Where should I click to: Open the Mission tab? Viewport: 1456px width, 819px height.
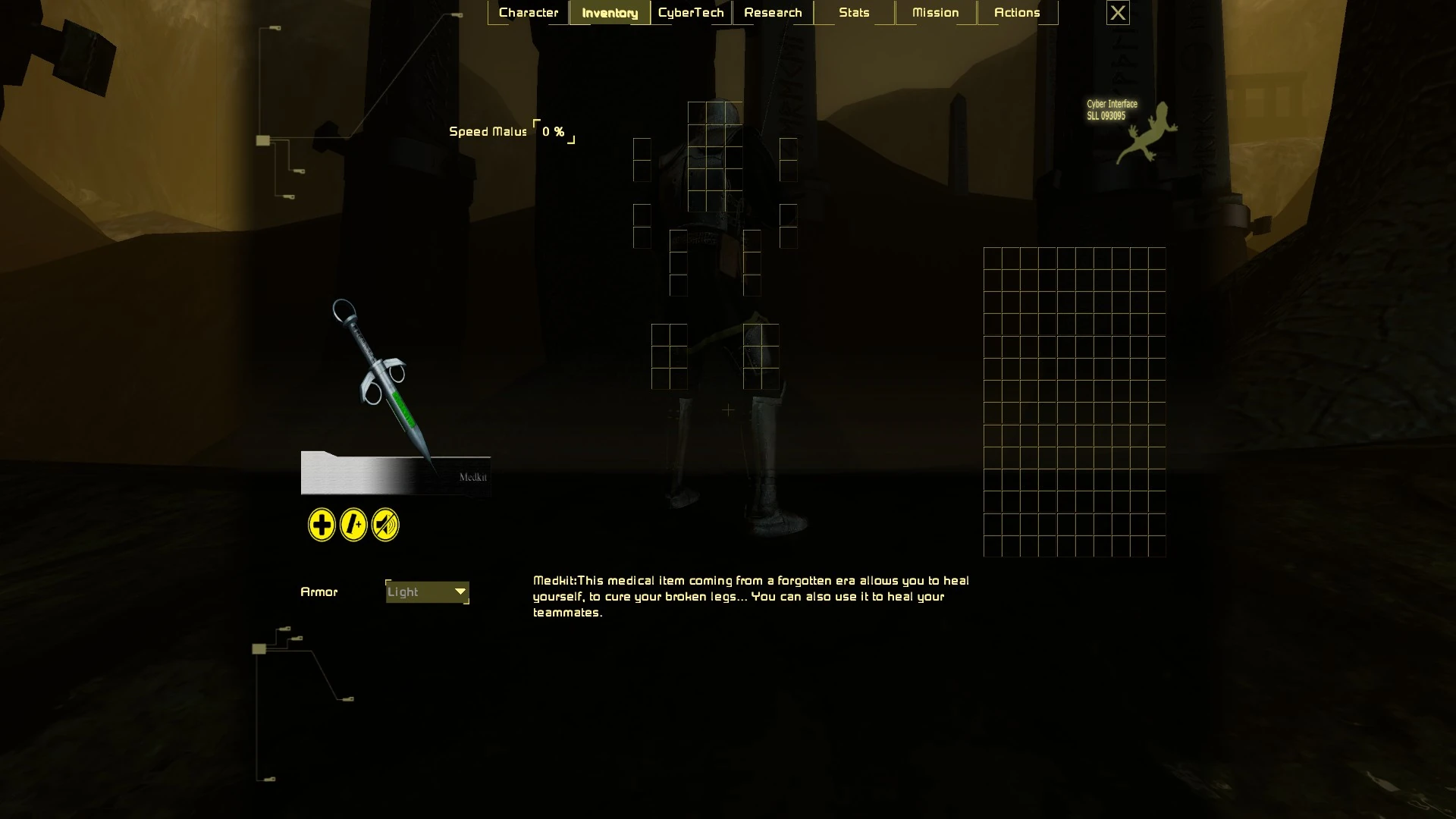tap(935, 13)
